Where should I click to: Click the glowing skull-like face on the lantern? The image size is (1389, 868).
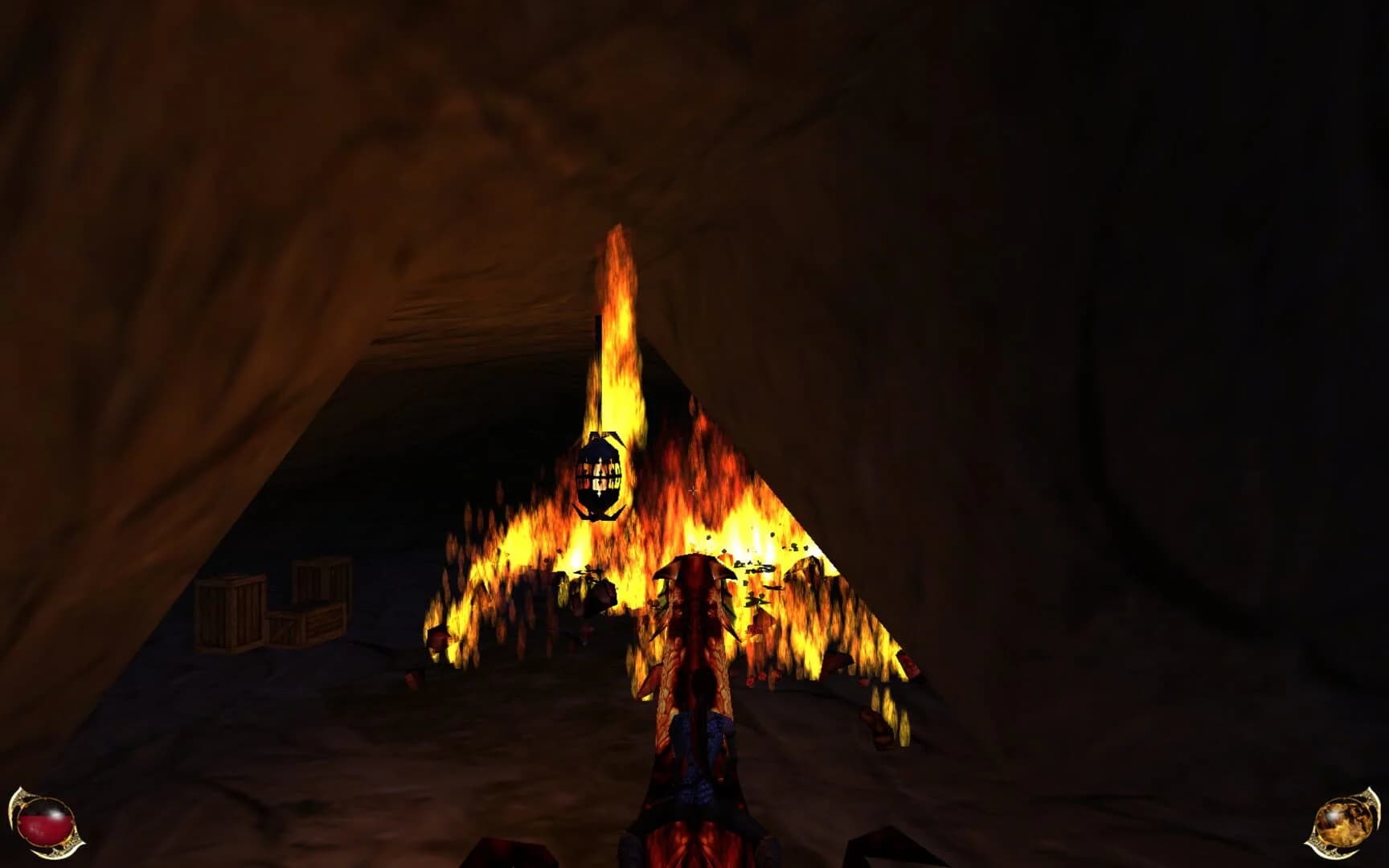click(x=601, y=474)
